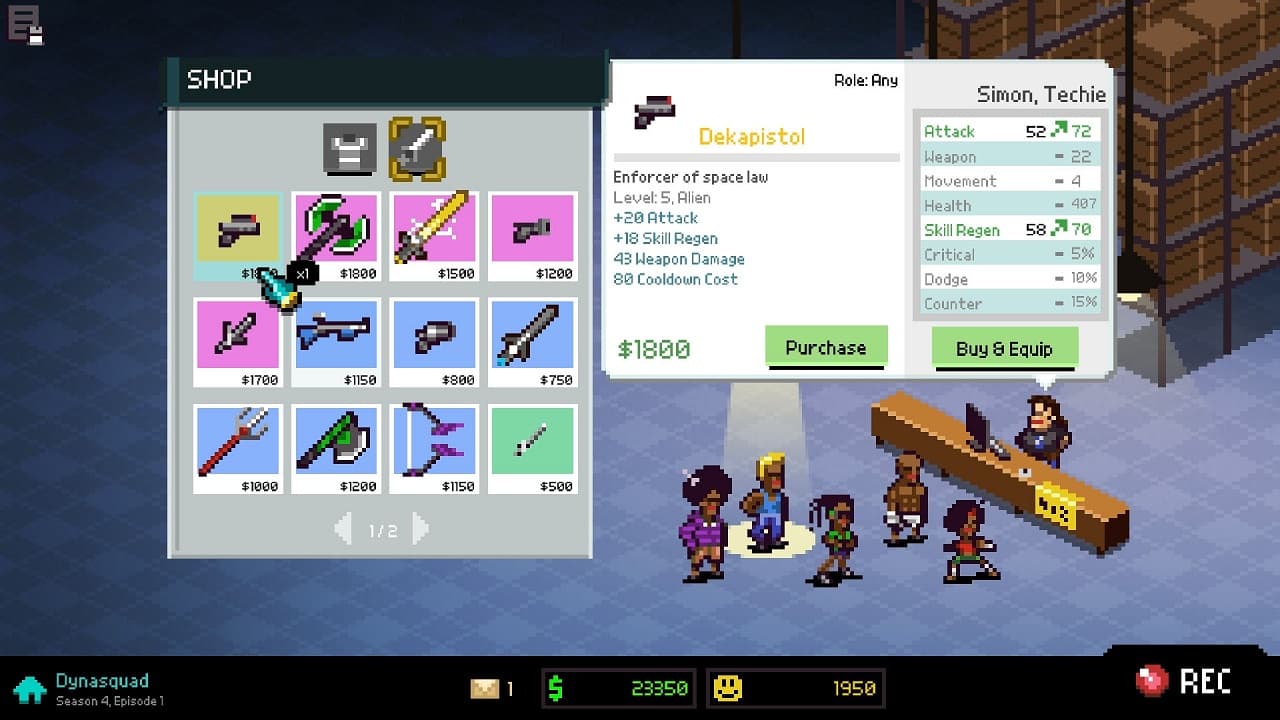Click the Dekapistol item in the shop grid
The width and height of the screenshot is (1280, 720).
237,230
